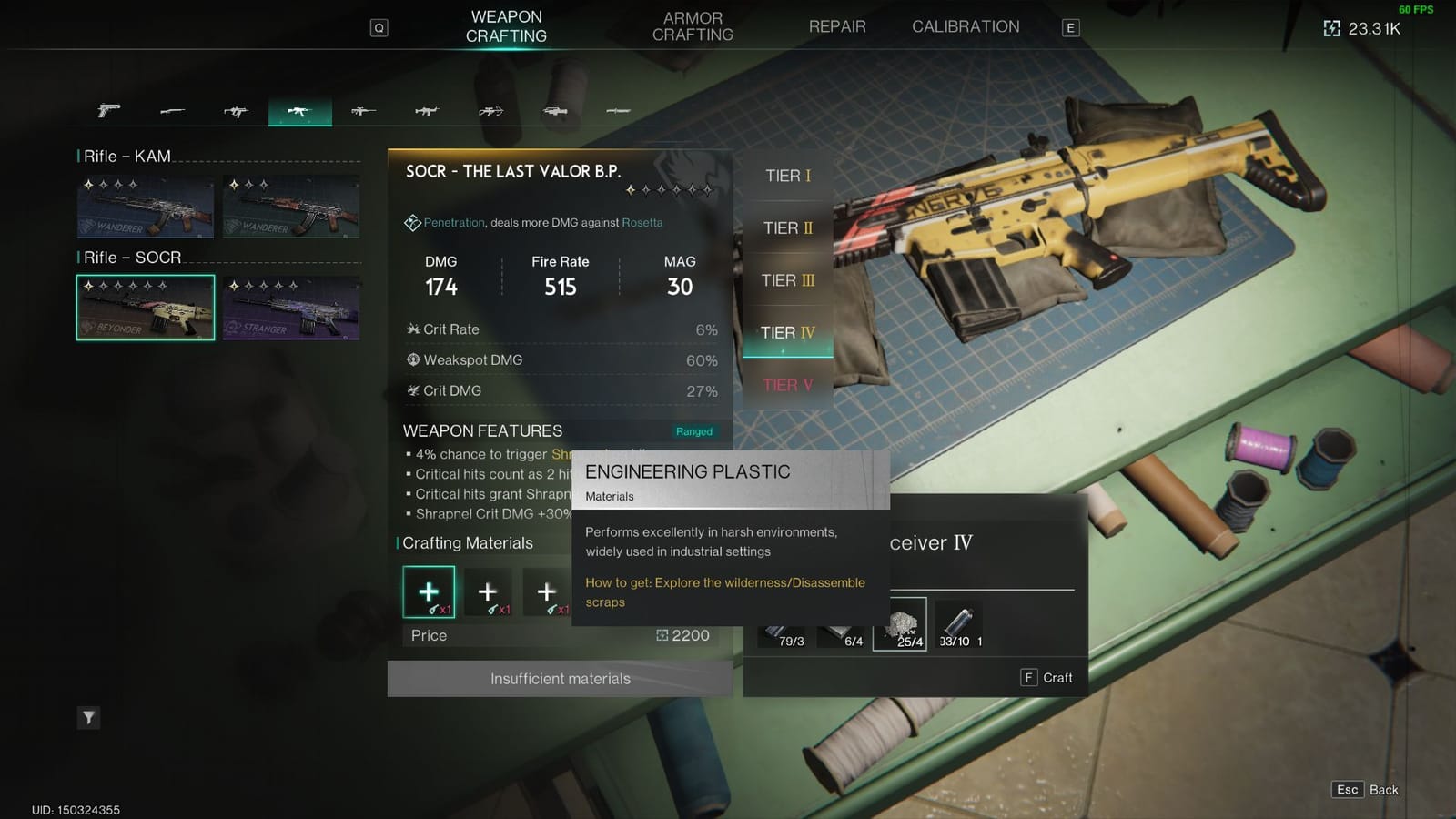Select the crossbow weapon category icon
Screen dimensions: 1456x819
490,111
